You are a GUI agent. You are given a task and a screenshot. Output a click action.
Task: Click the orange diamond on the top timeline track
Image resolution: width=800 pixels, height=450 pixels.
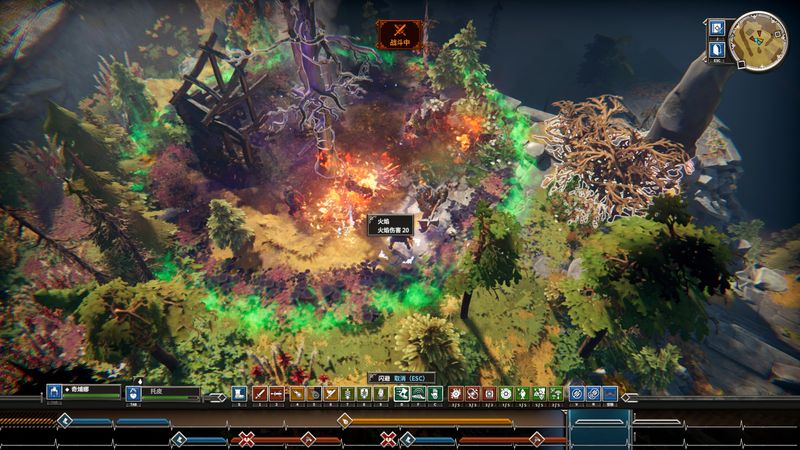tap(342, 420)
